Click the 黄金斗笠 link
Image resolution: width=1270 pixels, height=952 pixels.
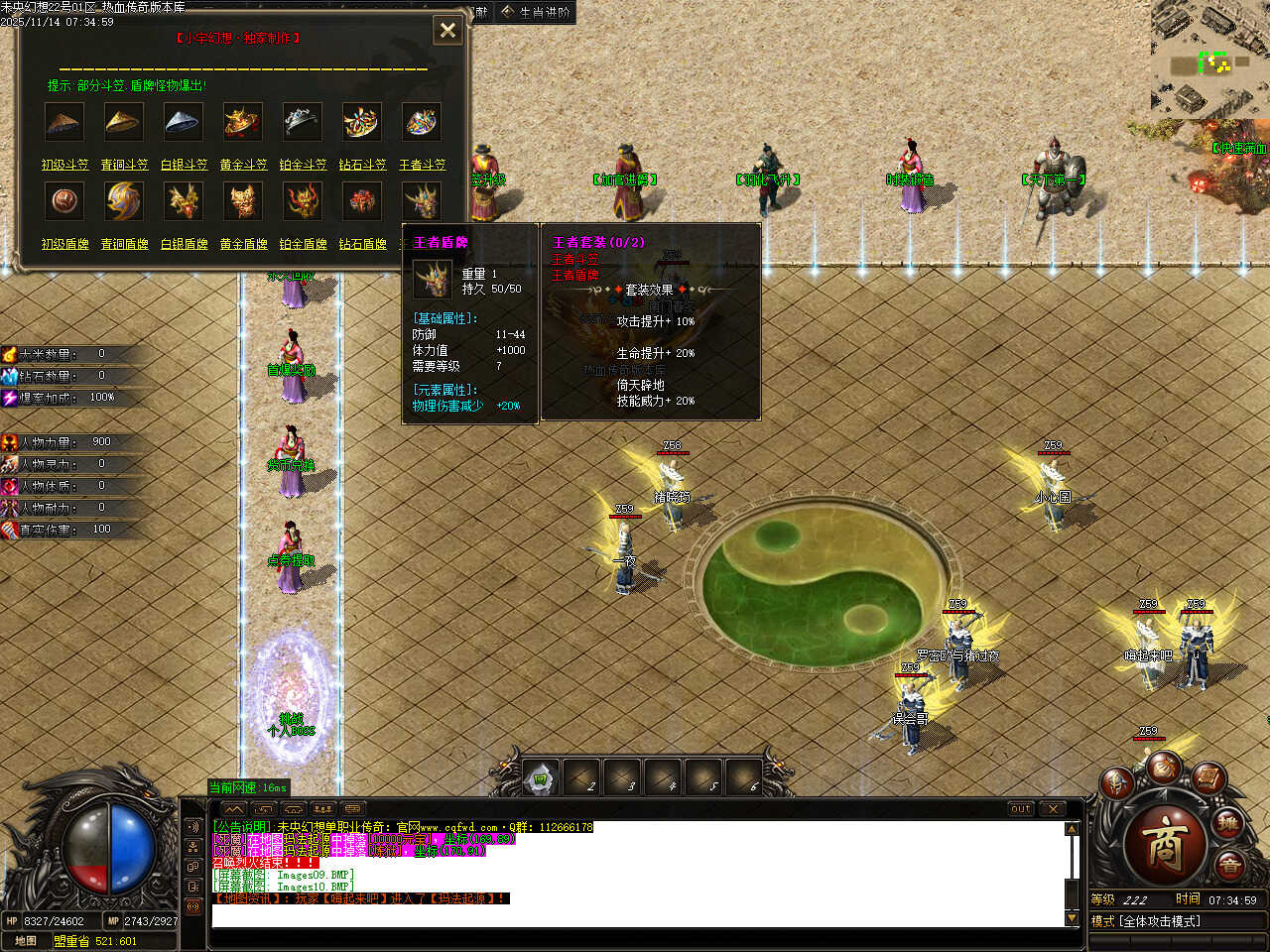click(x=243, y=165)
